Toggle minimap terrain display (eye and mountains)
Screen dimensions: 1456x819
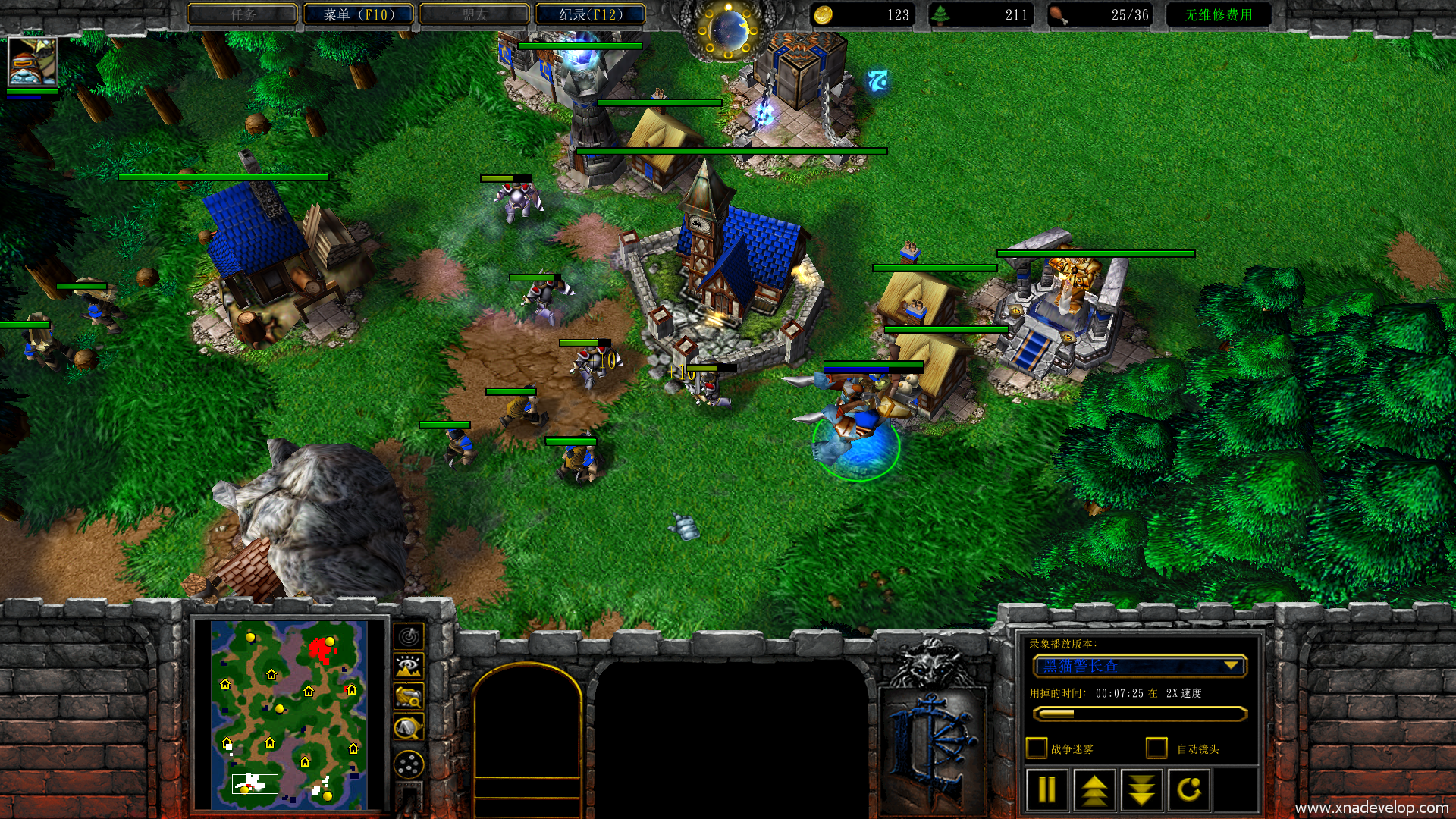(x=409, y=666)
